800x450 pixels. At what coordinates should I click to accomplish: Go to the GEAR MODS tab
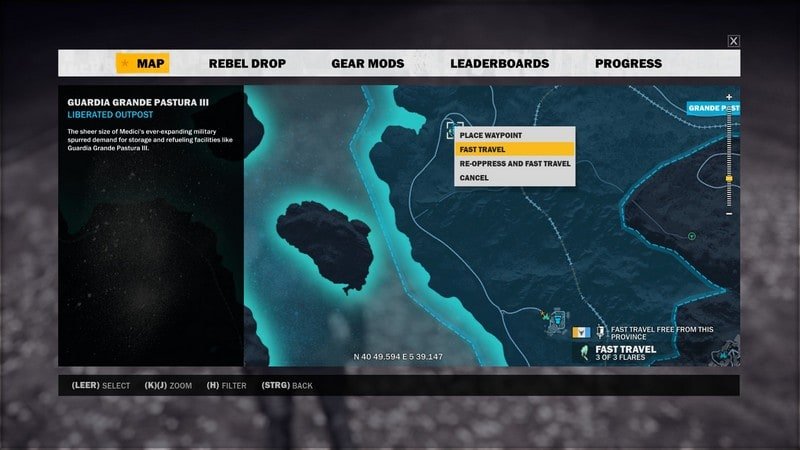point(367,63)
